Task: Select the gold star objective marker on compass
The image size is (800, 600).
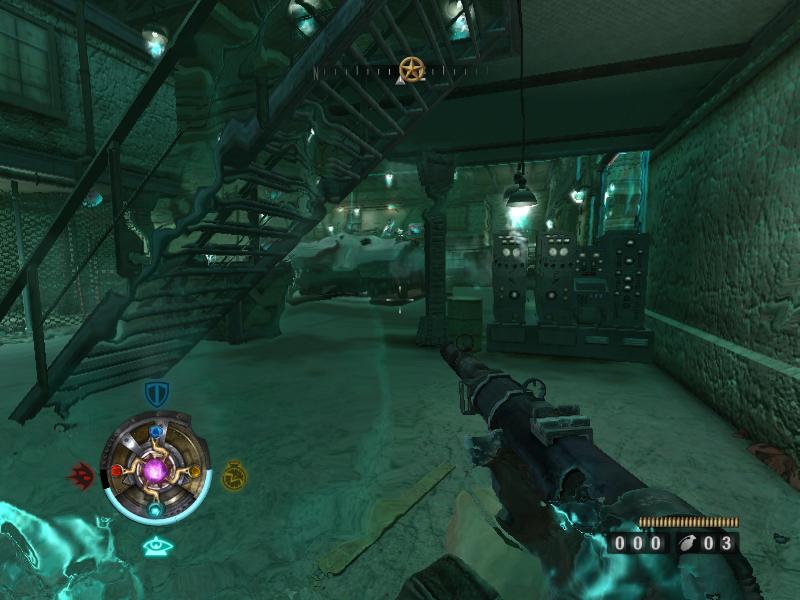Action: point(410,69)
